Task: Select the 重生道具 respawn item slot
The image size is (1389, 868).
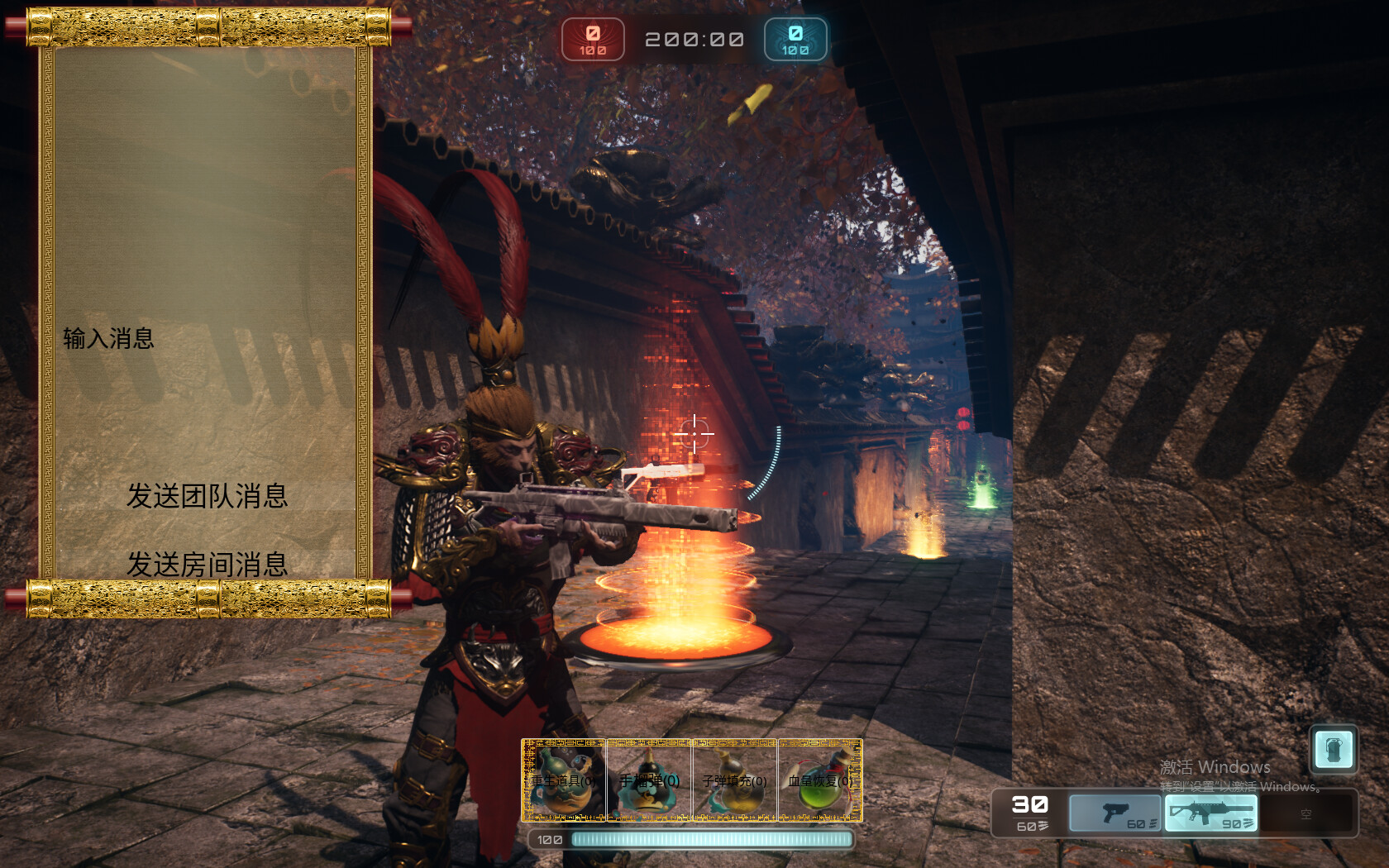Action: [x=564, y=780]
